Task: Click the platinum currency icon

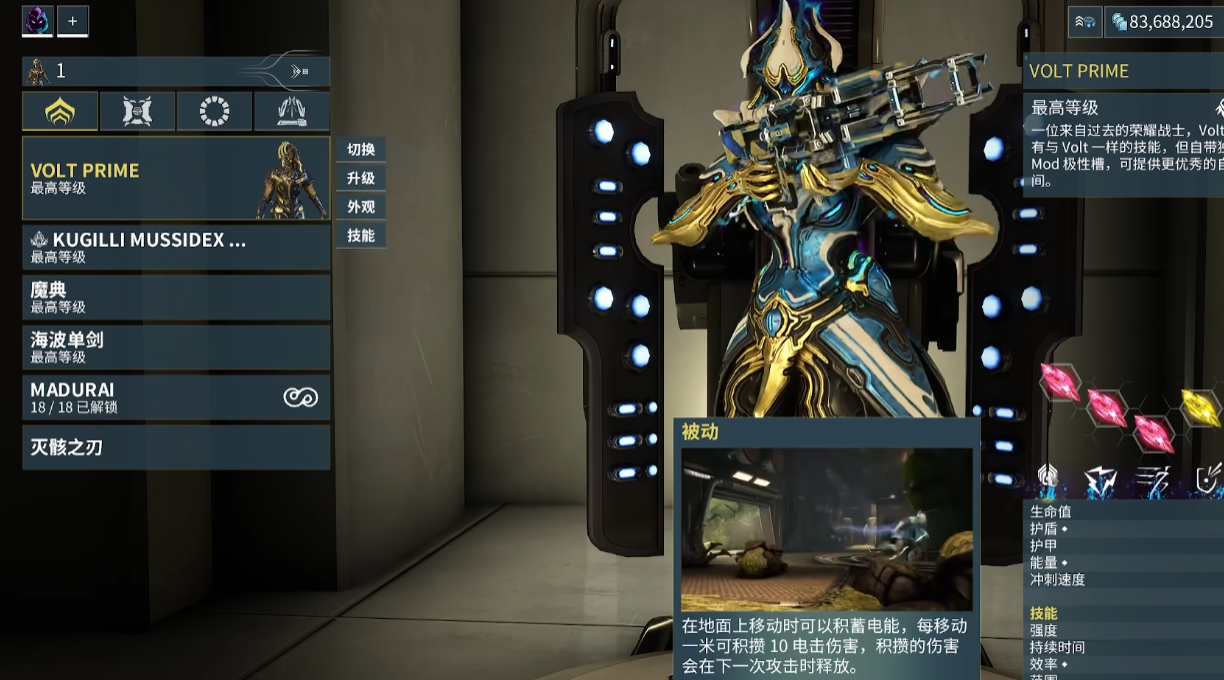Action: pos(1119,22)
